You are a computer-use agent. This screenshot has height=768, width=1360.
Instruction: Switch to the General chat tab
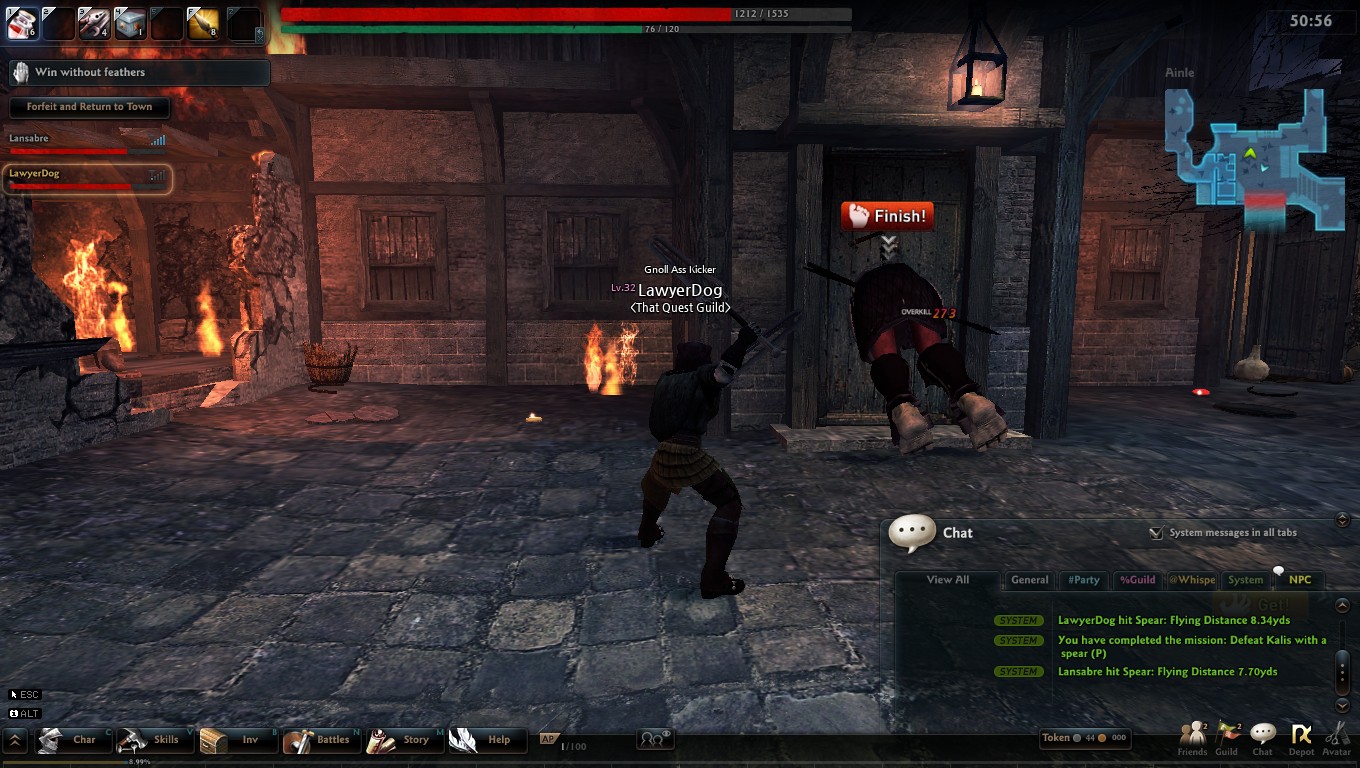pyautogui.click(x=1029, y=580)
